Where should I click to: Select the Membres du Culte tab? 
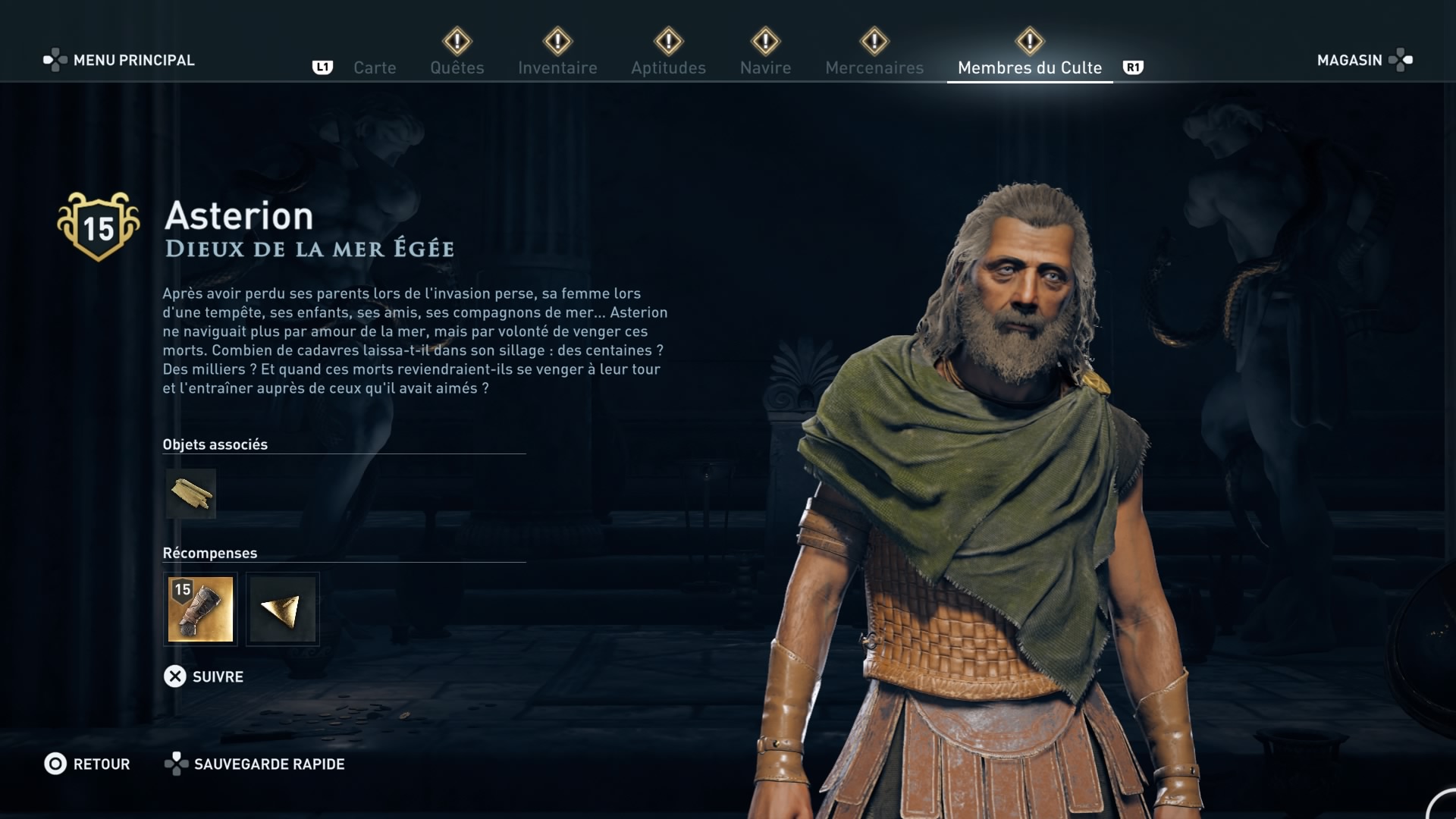pos(1029,67)
